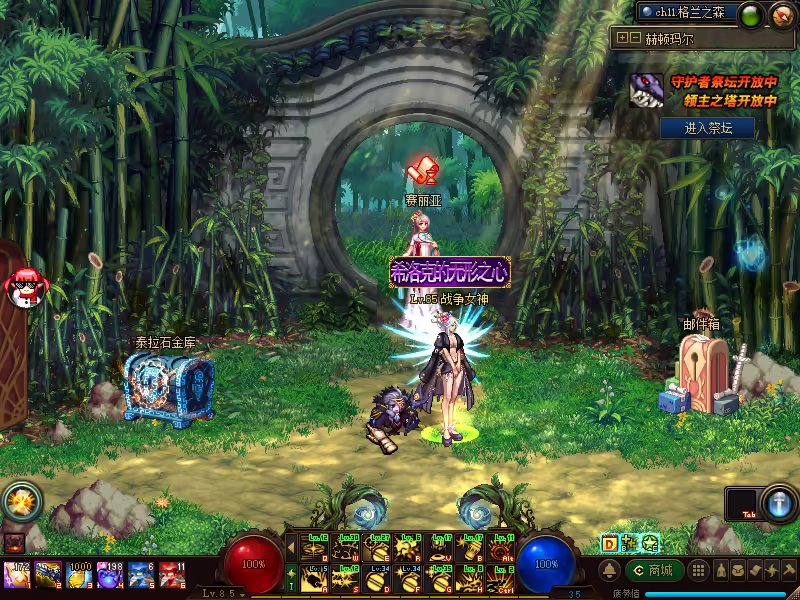Click the glowing sword orb button
800x600 pixels.
[x=777, y=501]
